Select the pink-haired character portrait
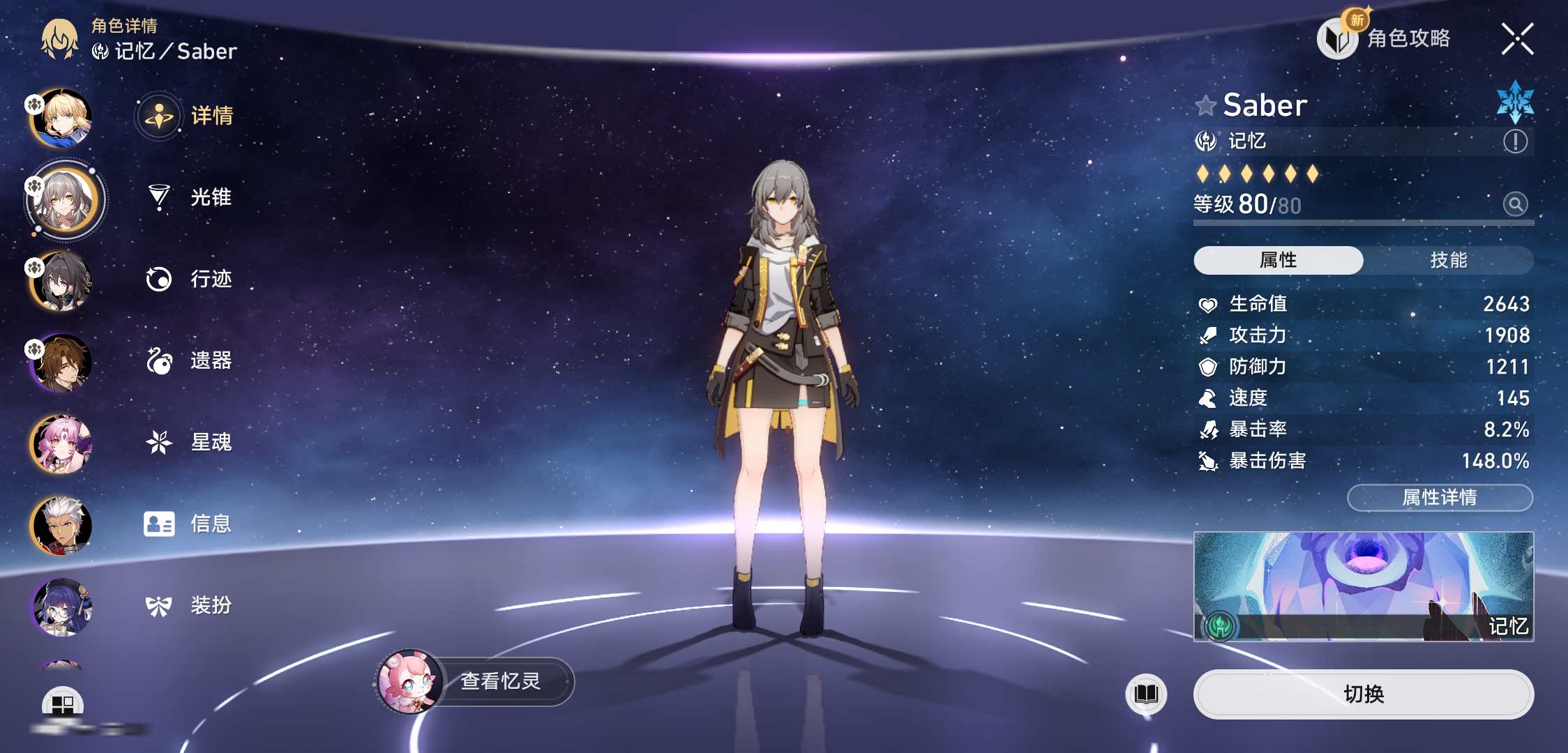1568x753 pixels. (61, 444)
